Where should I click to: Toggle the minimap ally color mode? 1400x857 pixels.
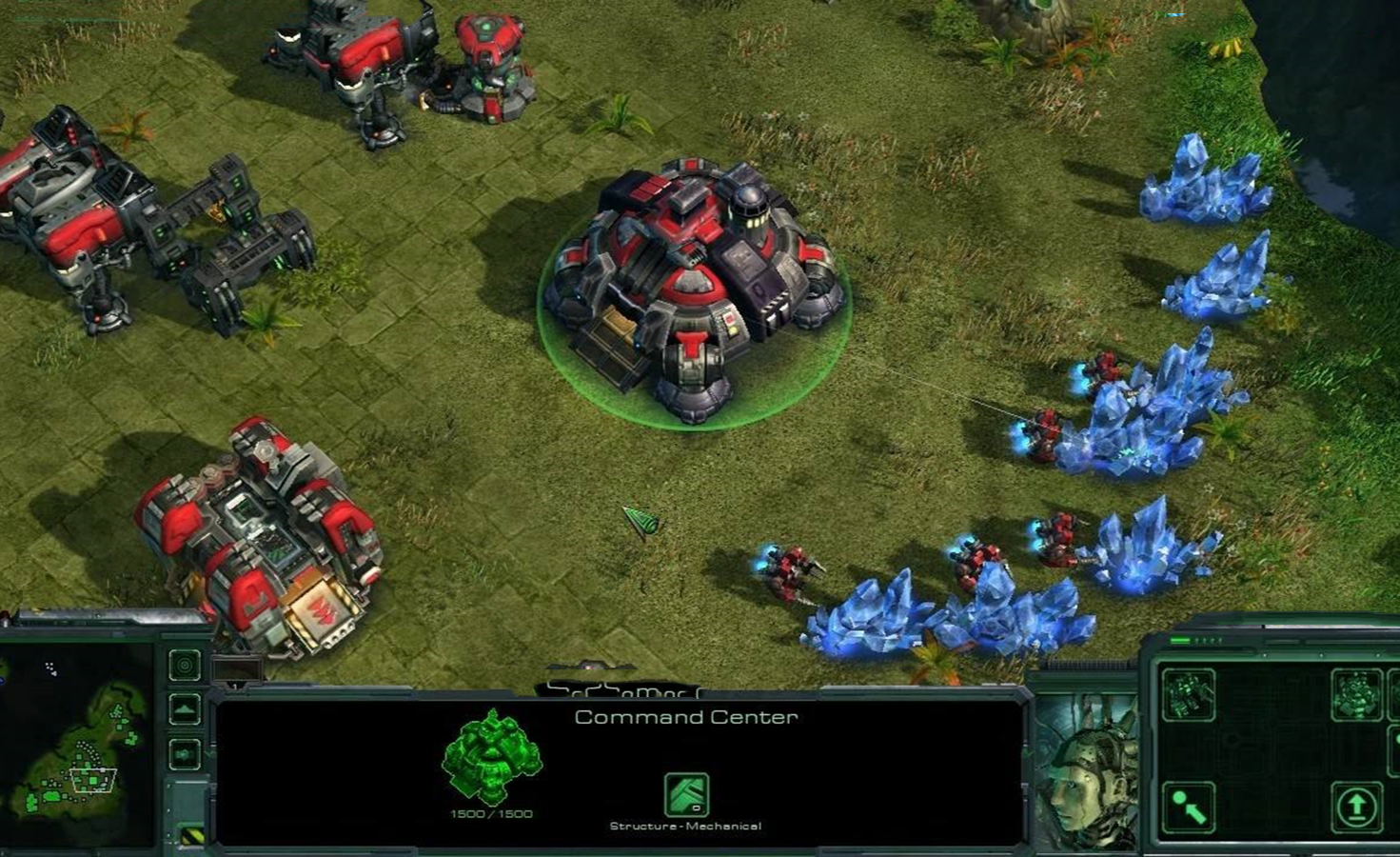coord(185,754)
